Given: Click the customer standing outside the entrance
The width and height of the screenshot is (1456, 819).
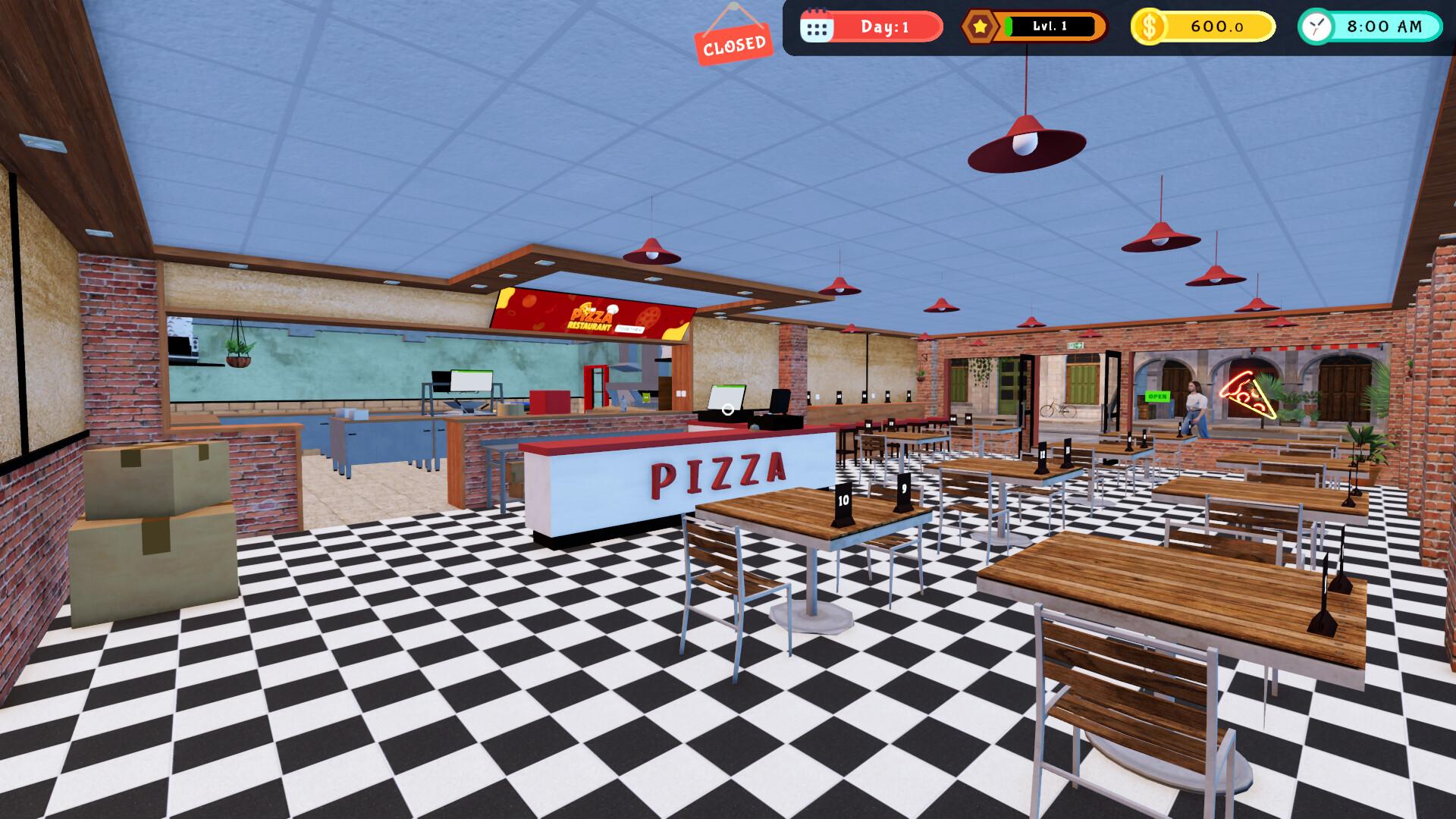Looking at the screenshot, I should click(1196, 406).
